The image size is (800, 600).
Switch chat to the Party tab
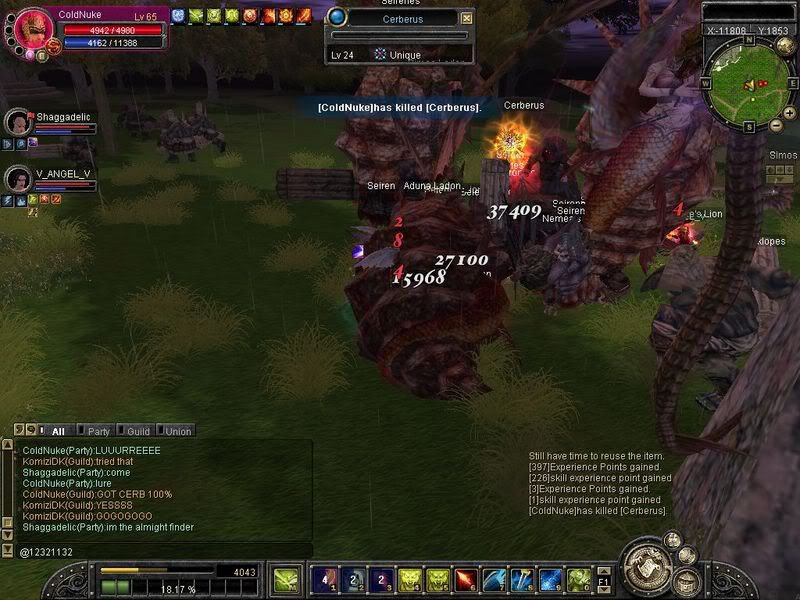coord(98,431)
